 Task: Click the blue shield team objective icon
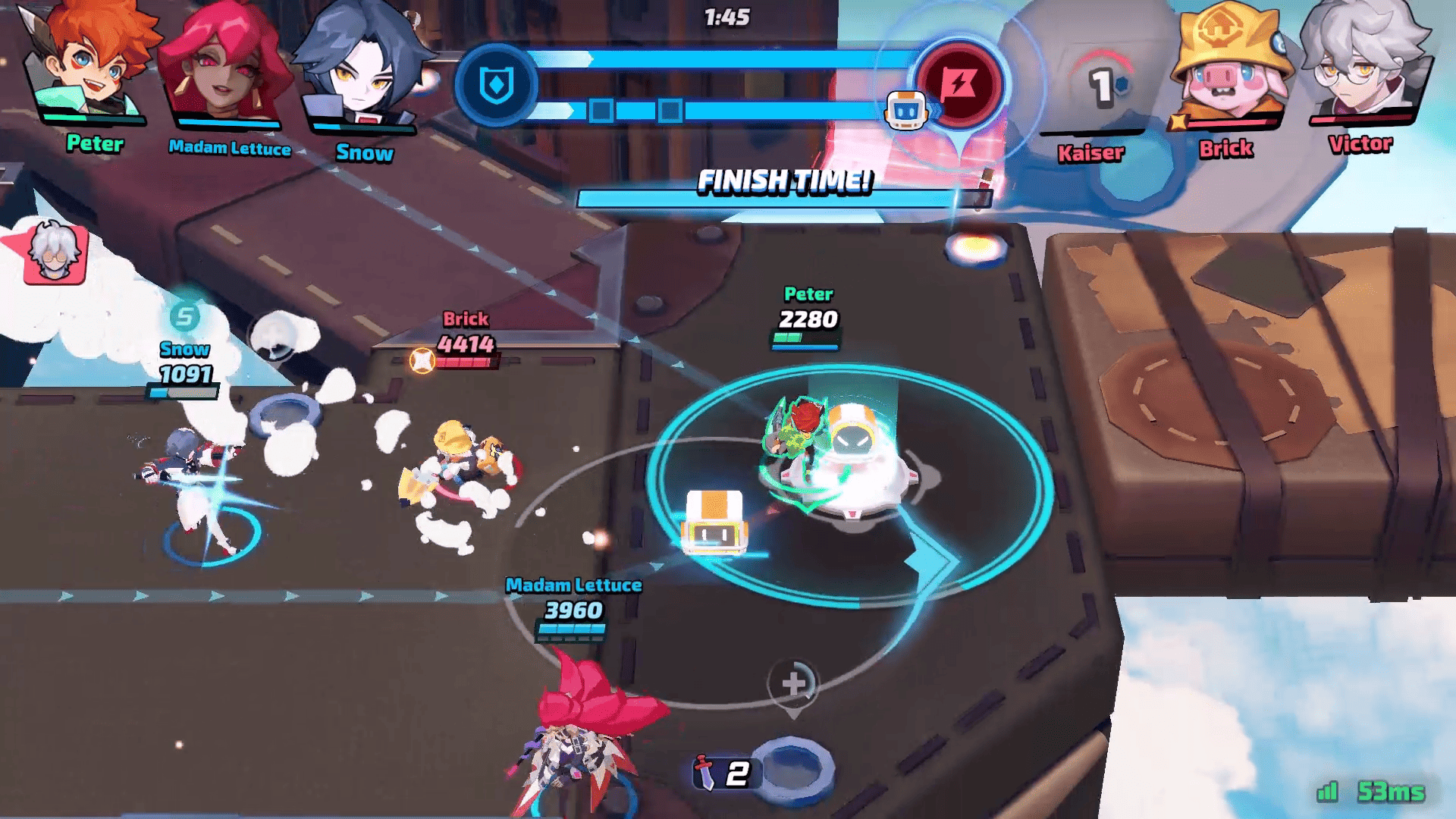[497, 85]
